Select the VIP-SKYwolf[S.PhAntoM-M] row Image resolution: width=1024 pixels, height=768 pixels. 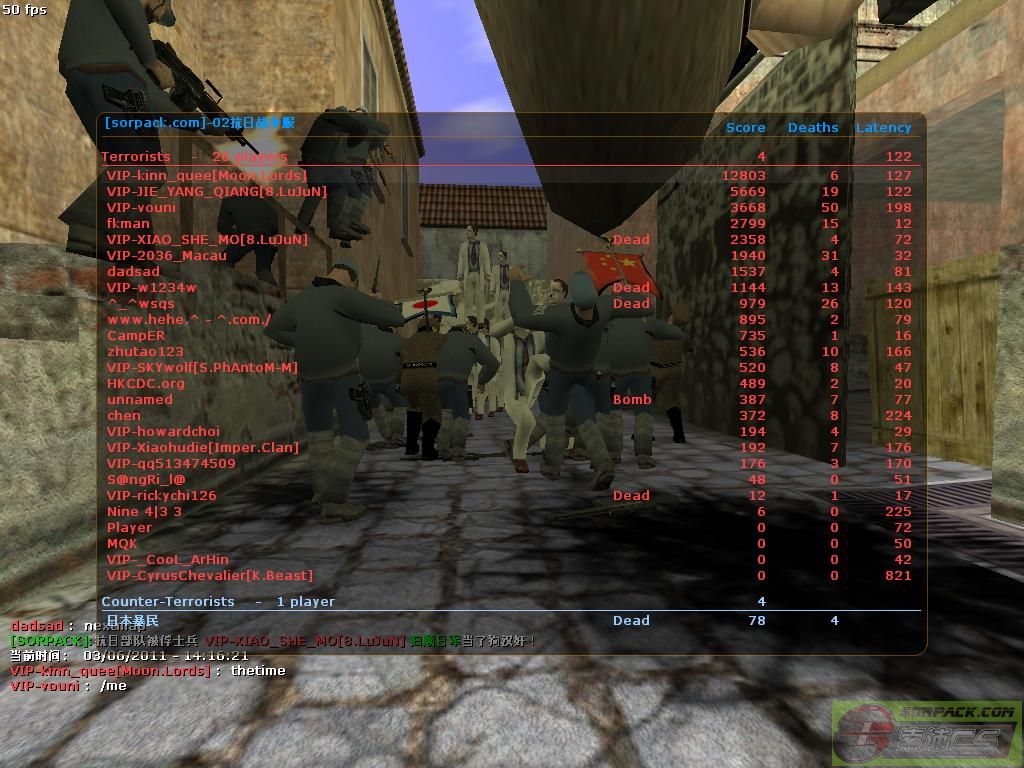[202, 368]
